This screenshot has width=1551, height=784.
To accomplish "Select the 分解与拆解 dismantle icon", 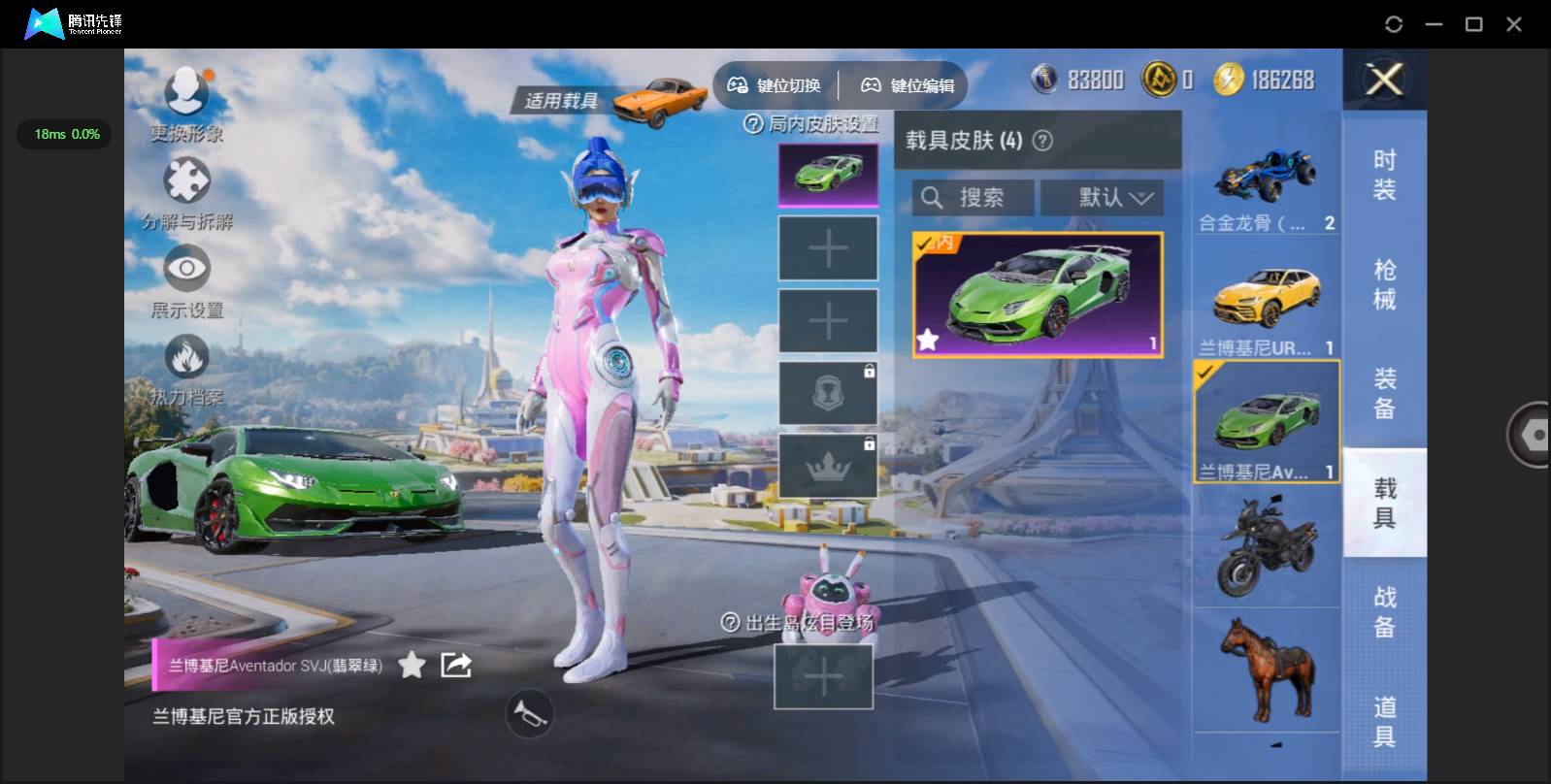I will [188, 184].
